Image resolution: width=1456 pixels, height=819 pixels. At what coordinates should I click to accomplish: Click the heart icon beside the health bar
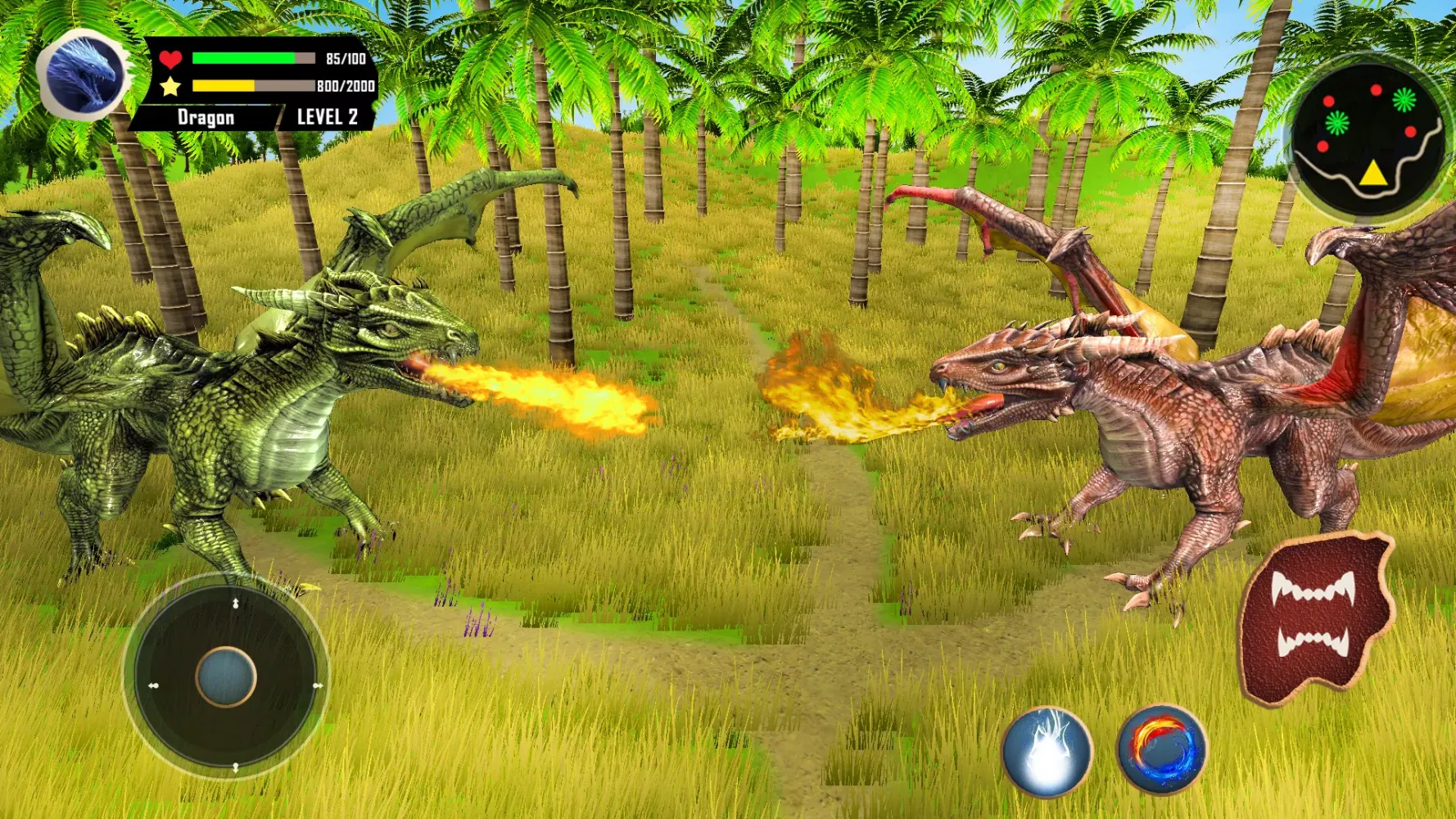click(172, 57)
